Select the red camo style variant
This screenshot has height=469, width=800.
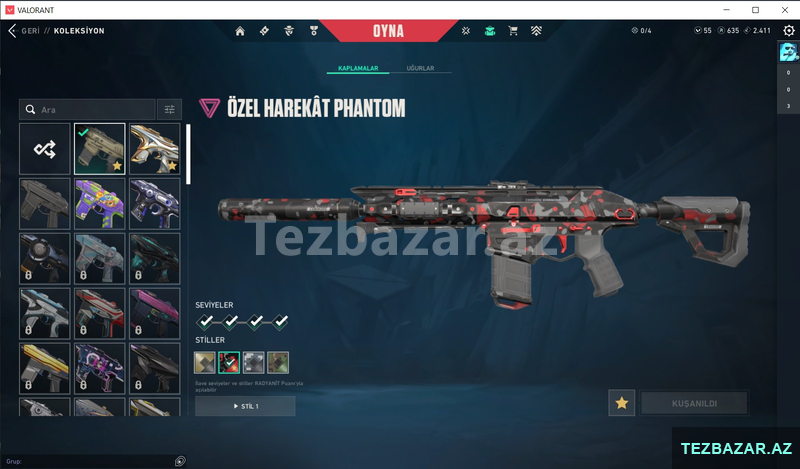tap(229, 362)
